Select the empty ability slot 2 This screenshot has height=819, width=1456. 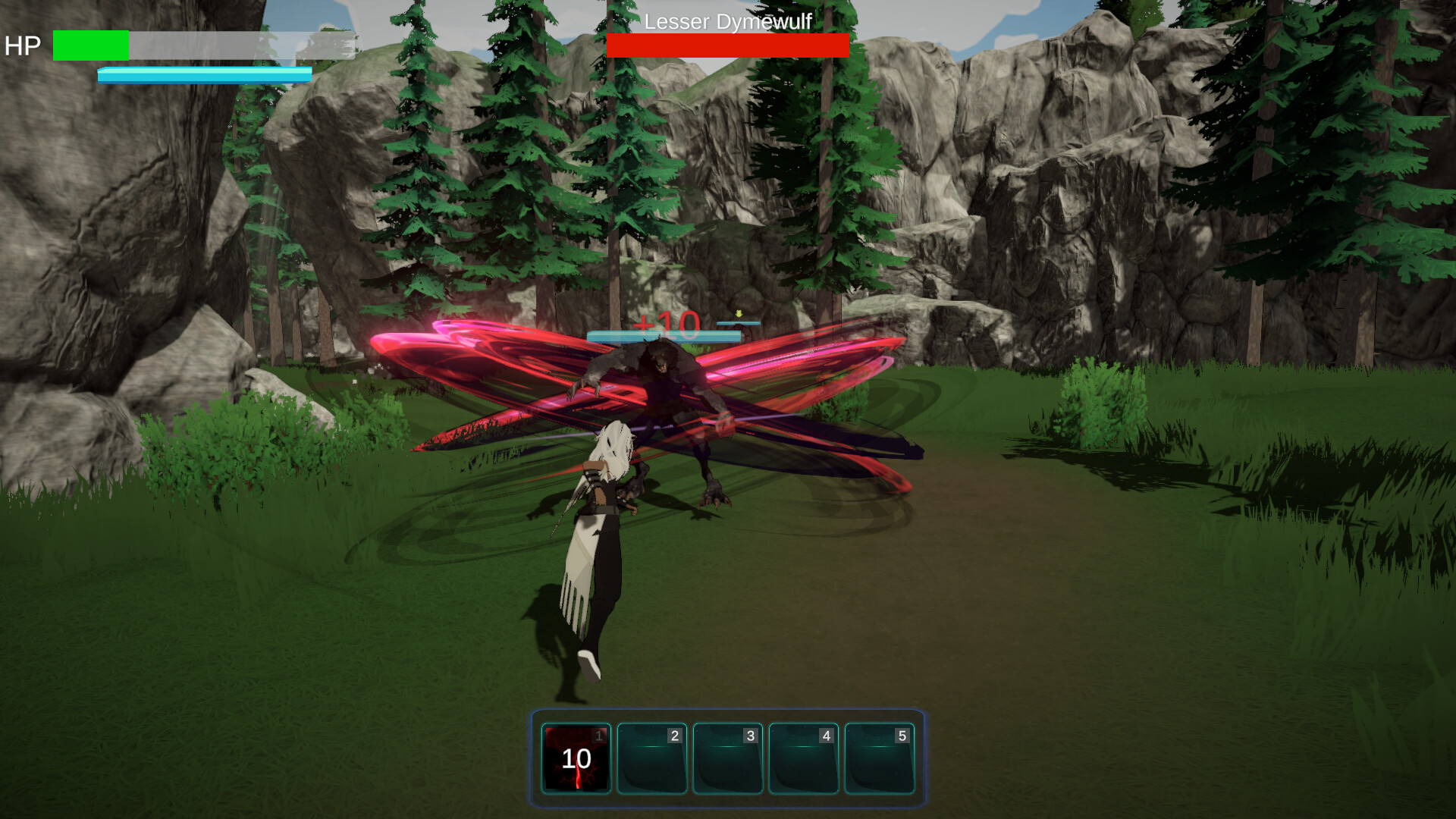(652, 760)
